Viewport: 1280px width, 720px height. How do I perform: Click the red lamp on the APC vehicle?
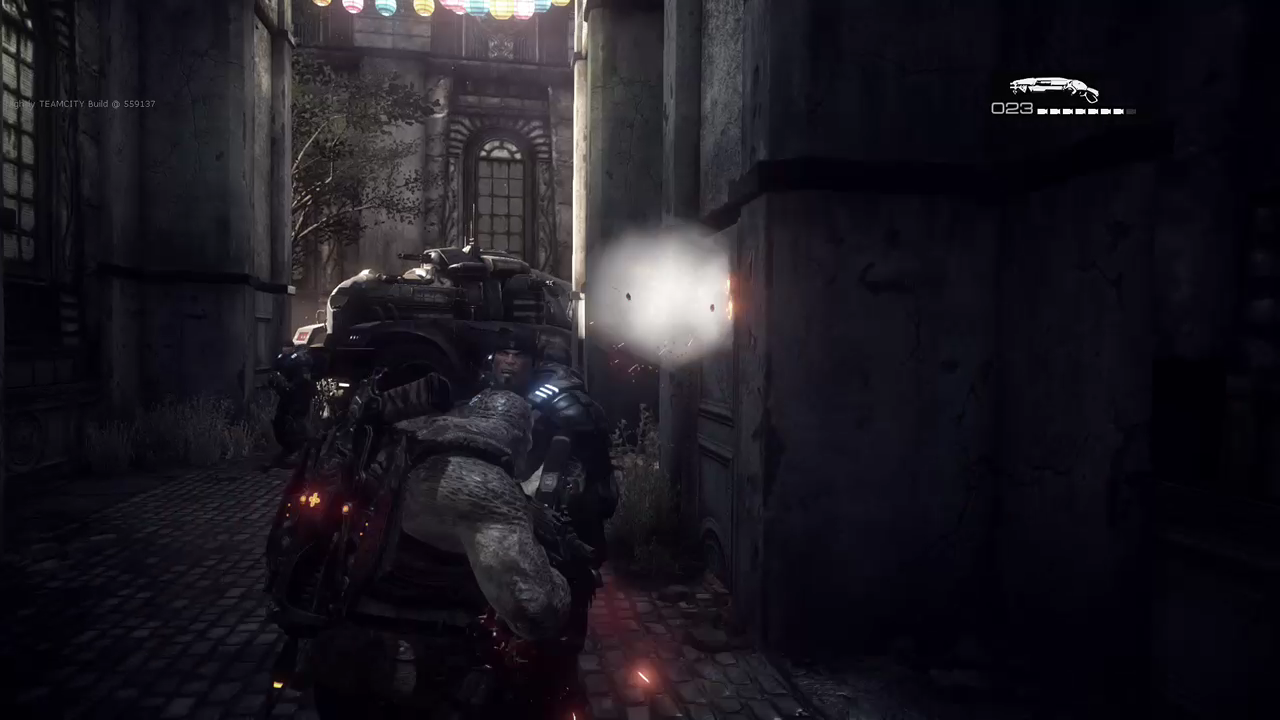pos(303,334)
